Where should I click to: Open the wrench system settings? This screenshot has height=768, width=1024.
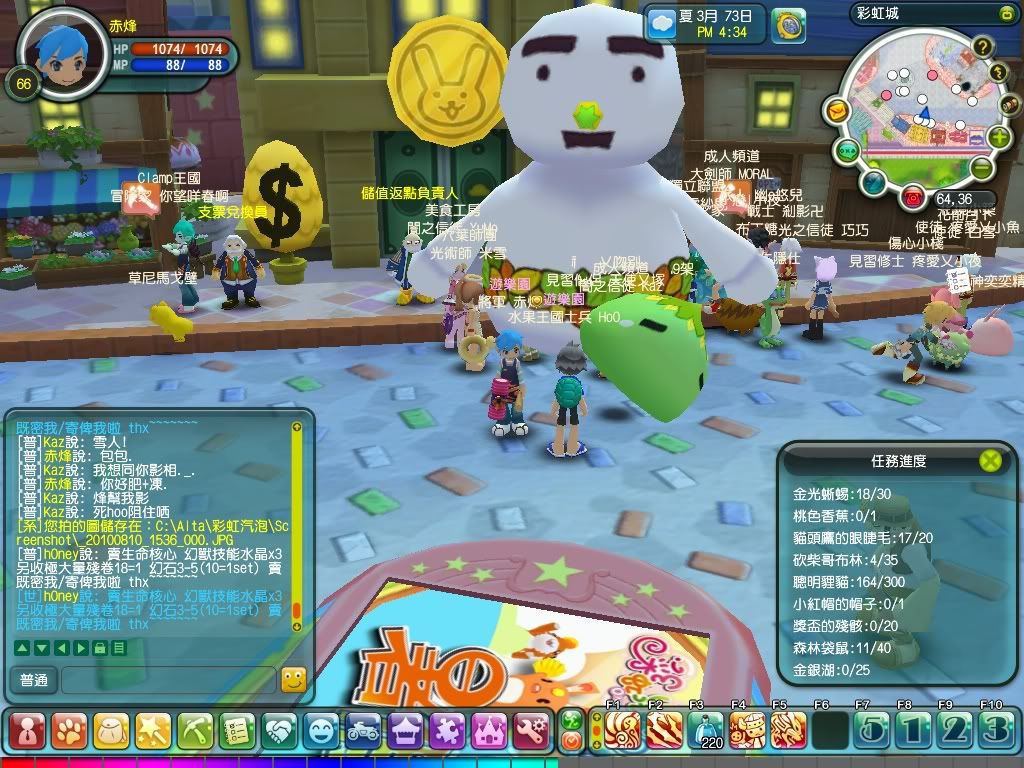(x=533, y=730)
